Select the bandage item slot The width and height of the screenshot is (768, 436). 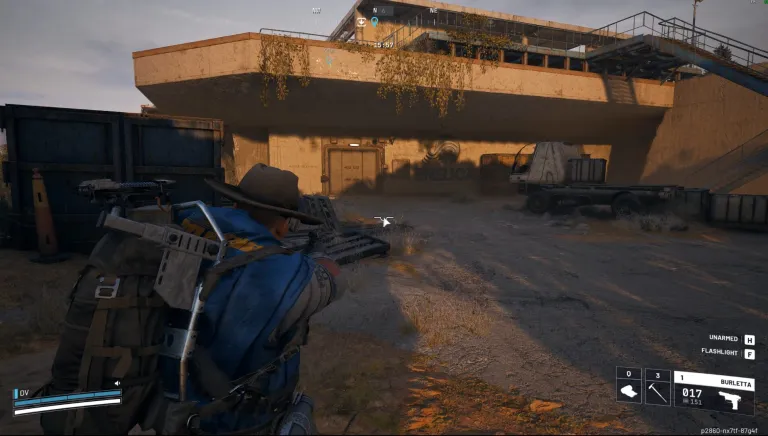click(628, 387)
